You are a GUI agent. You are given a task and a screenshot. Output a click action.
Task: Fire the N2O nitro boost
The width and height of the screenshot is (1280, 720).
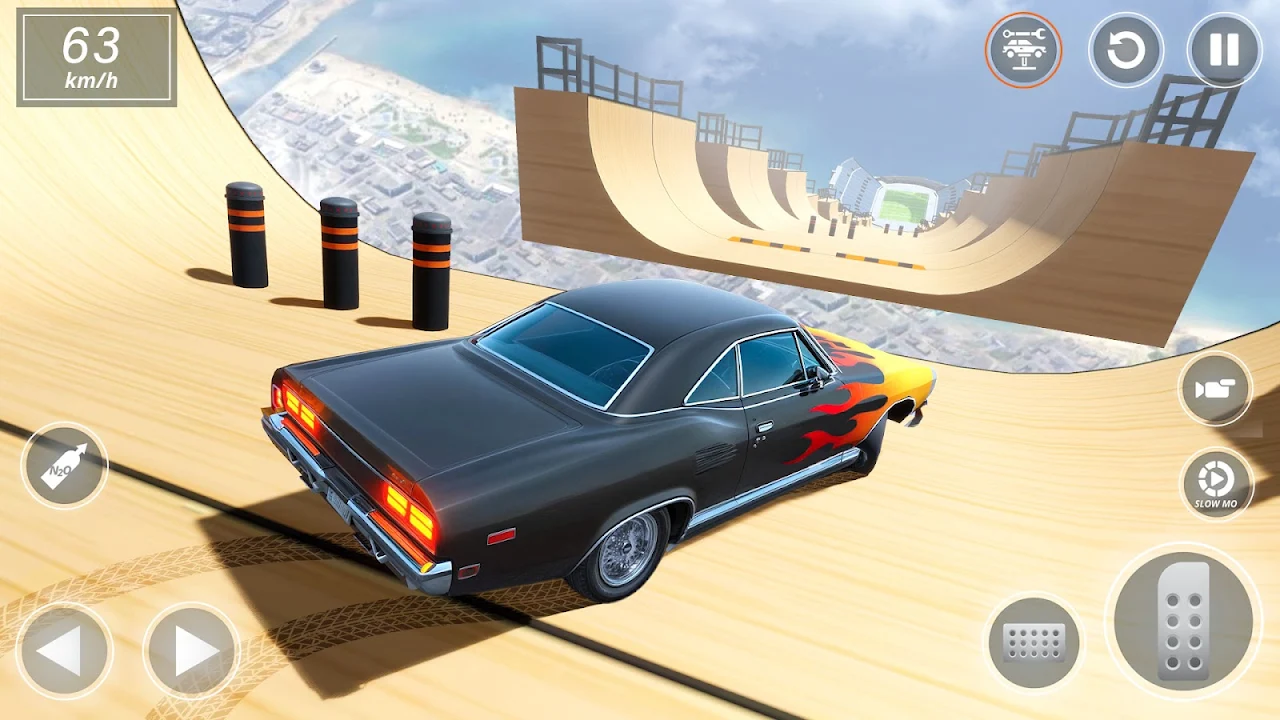[x=64, y=466]
